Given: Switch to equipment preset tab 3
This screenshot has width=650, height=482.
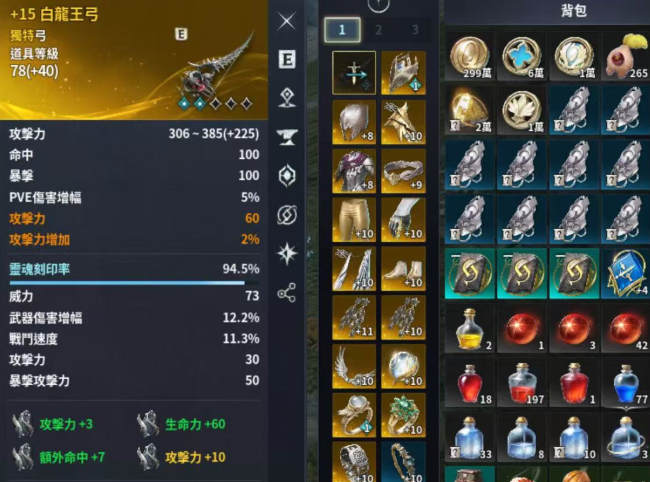Looking at the screenshot, I should [415, 30].
